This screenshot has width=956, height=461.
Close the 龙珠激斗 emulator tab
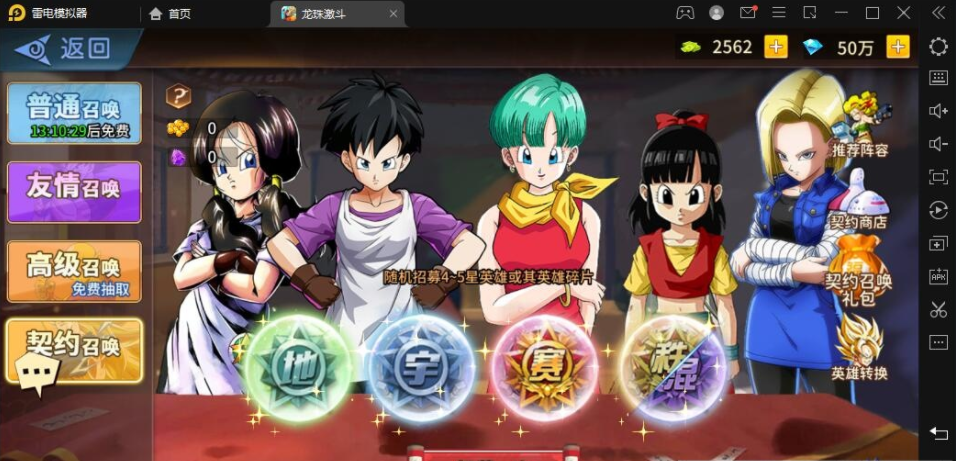[x=394, y=14]
